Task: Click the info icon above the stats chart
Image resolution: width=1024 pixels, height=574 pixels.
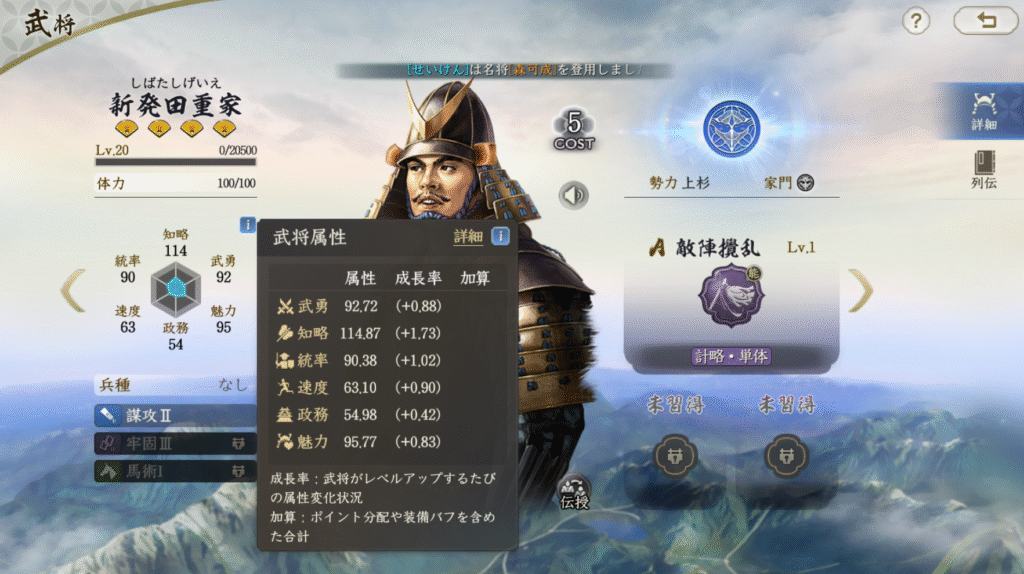Action: (x=247, y=225)
